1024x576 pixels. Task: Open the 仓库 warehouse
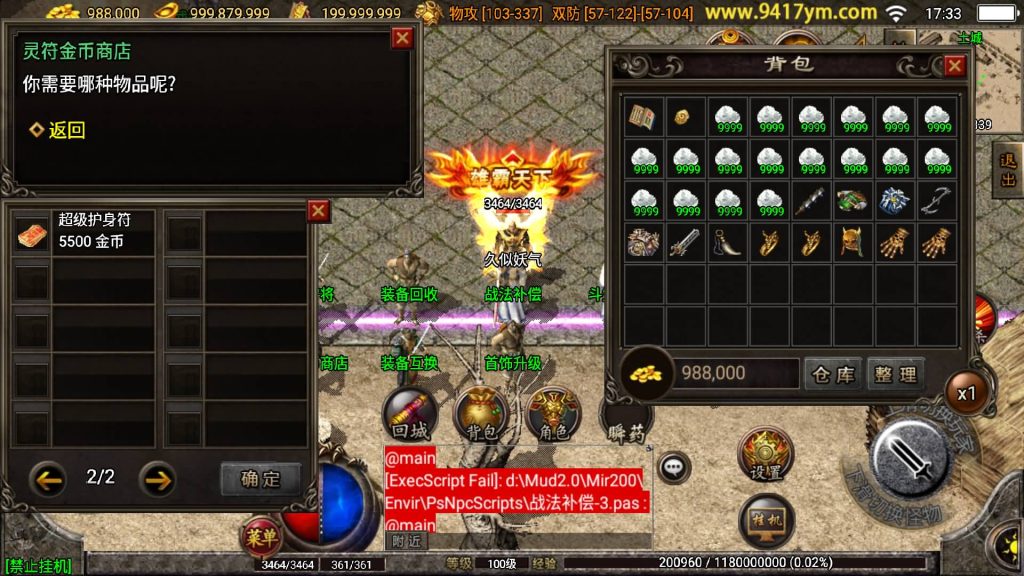831,374
